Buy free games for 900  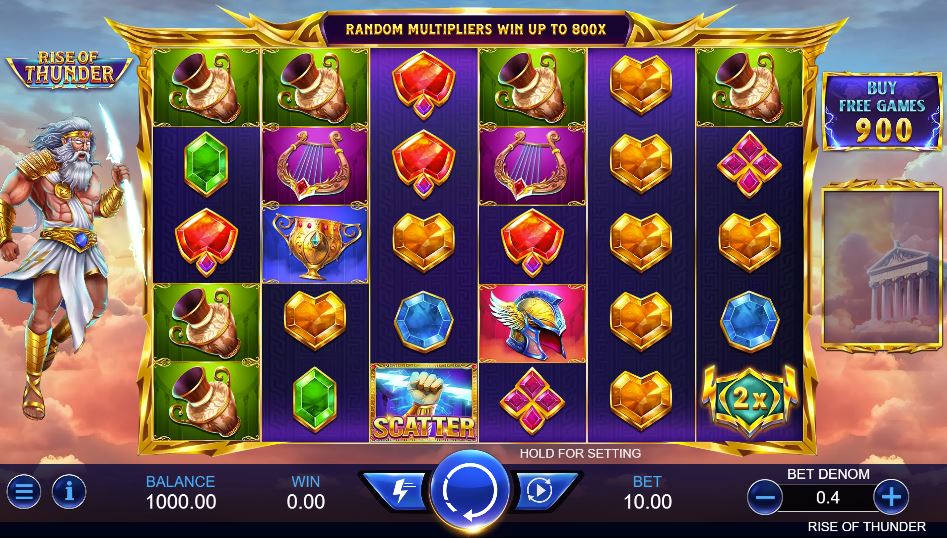[882, 111]
